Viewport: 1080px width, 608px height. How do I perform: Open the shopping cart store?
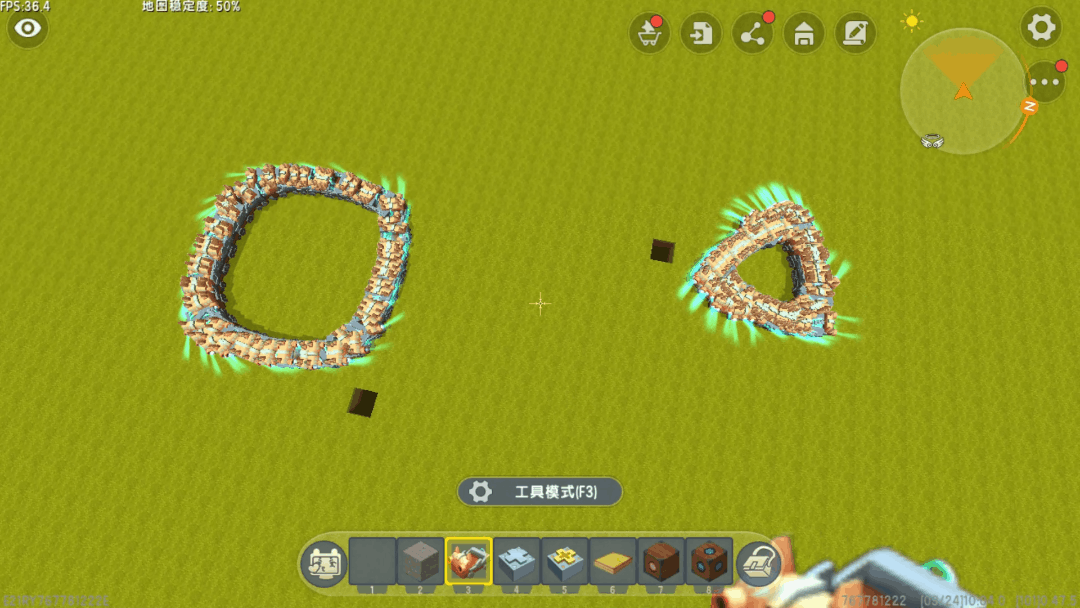pos(649,34)
